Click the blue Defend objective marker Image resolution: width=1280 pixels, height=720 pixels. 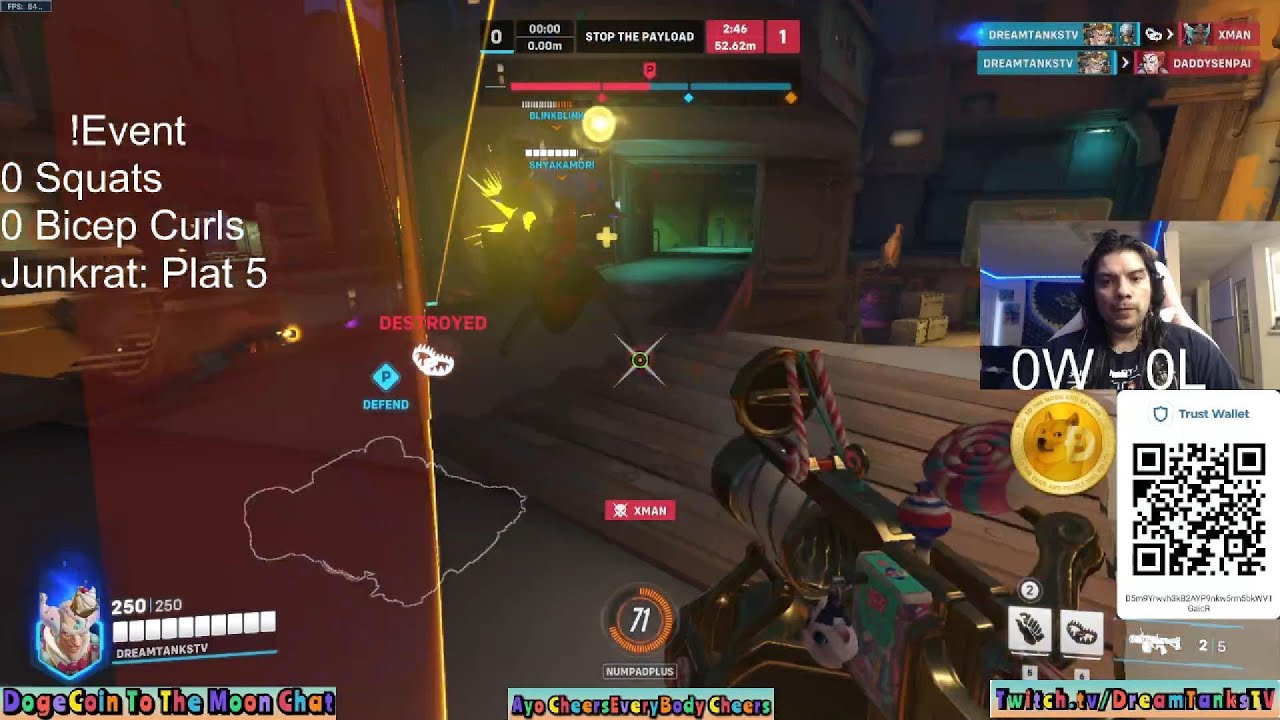tap(385, 378)
